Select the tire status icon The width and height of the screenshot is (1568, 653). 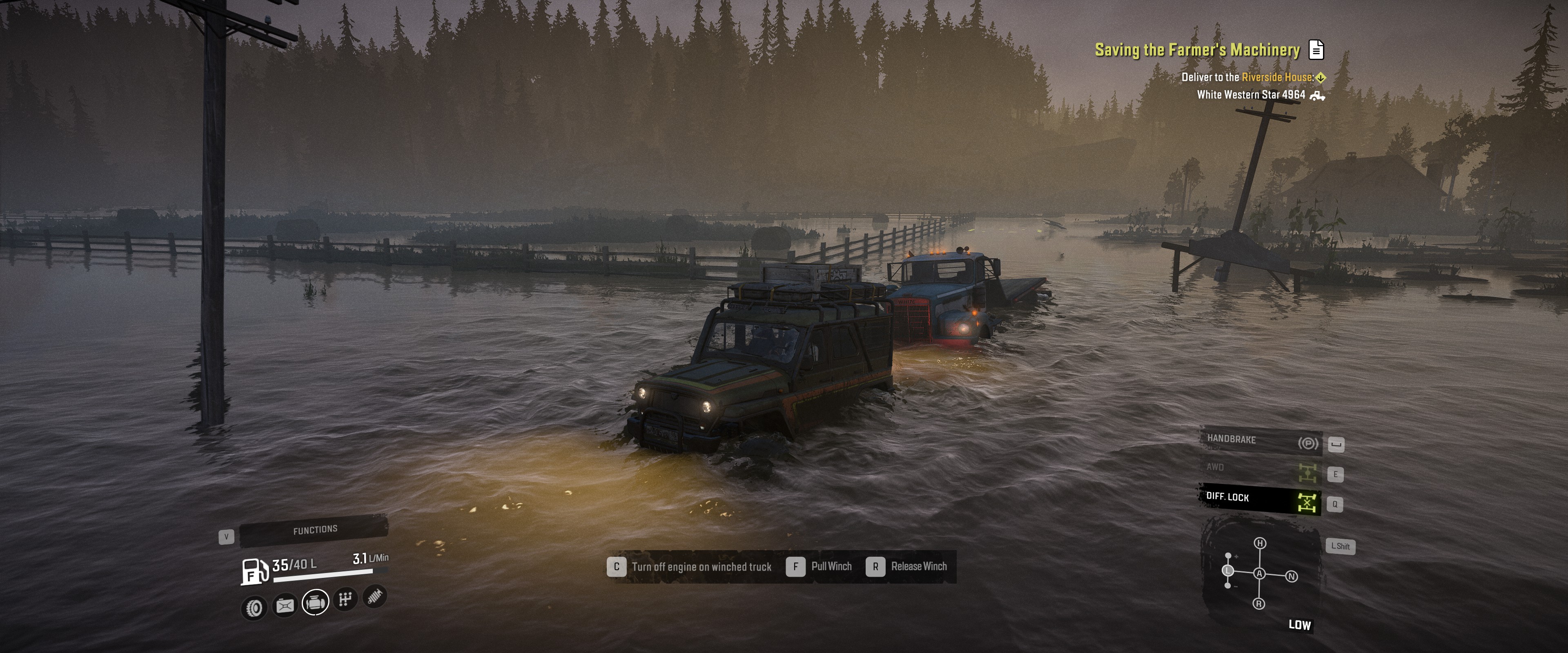(254, 607)
